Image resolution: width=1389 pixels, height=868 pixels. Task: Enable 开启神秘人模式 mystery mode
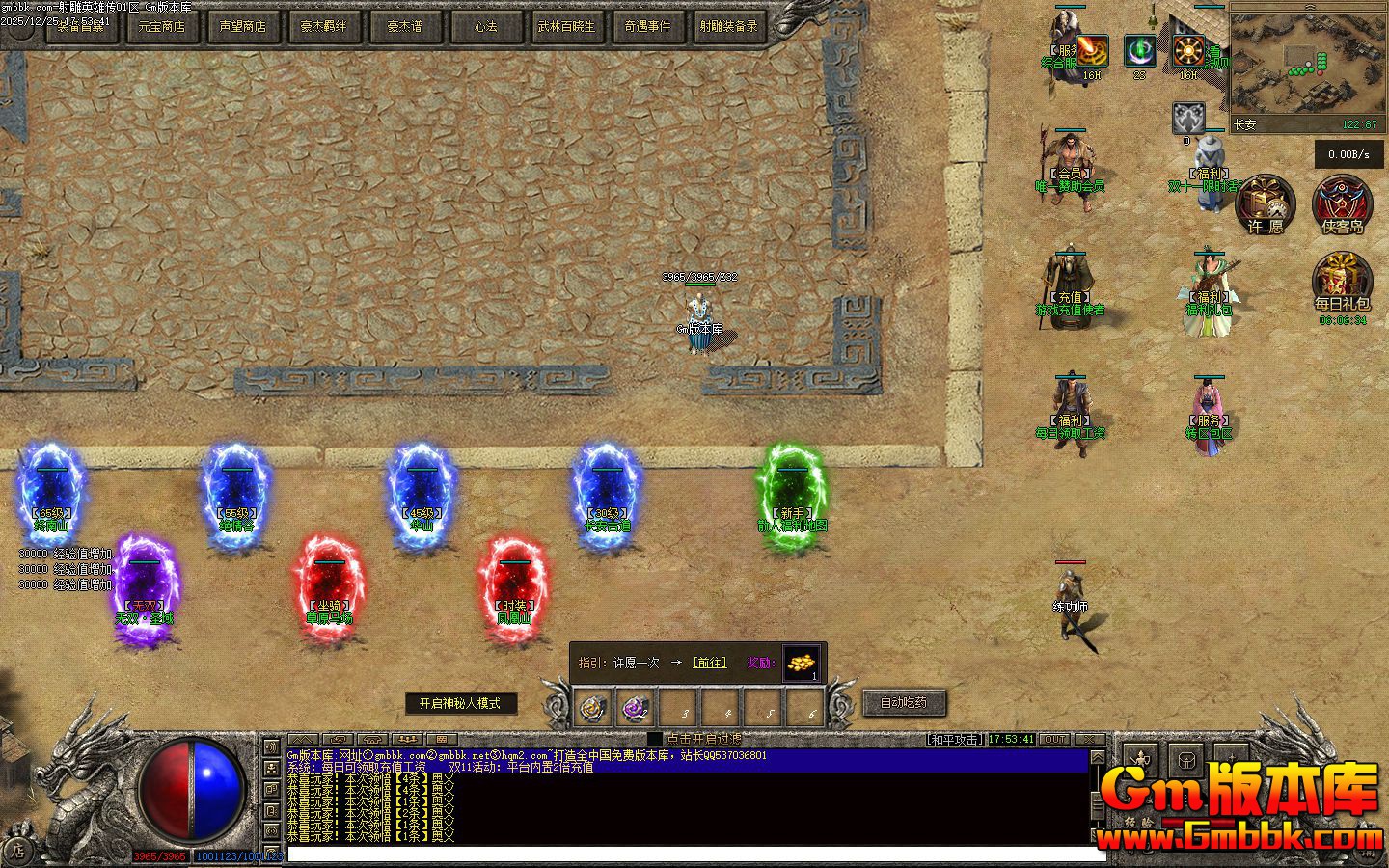tap(460, 704)
